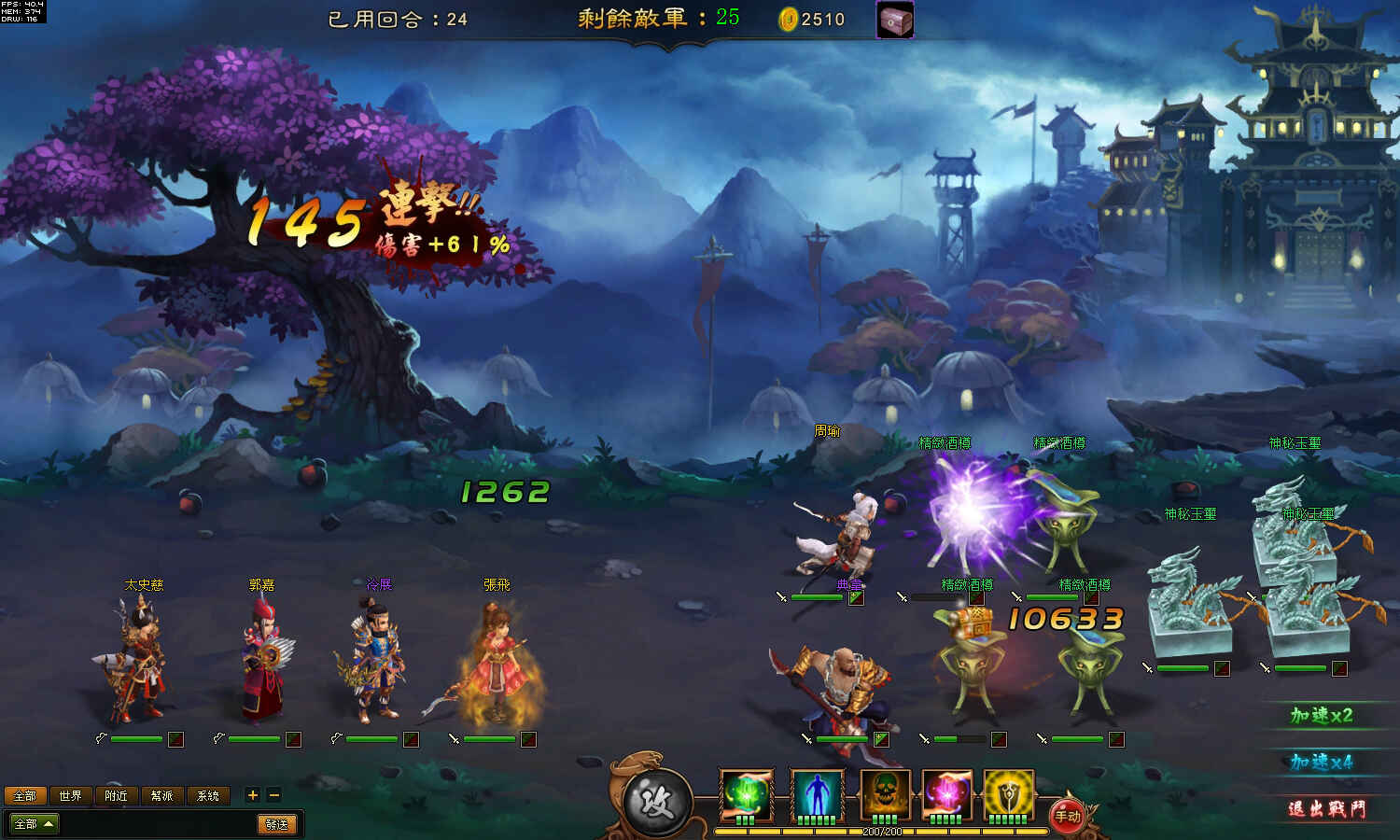Viewport: 1400px width, 840px height.
Task: Select the 附近 chat tab
Action: pos(117,795)
